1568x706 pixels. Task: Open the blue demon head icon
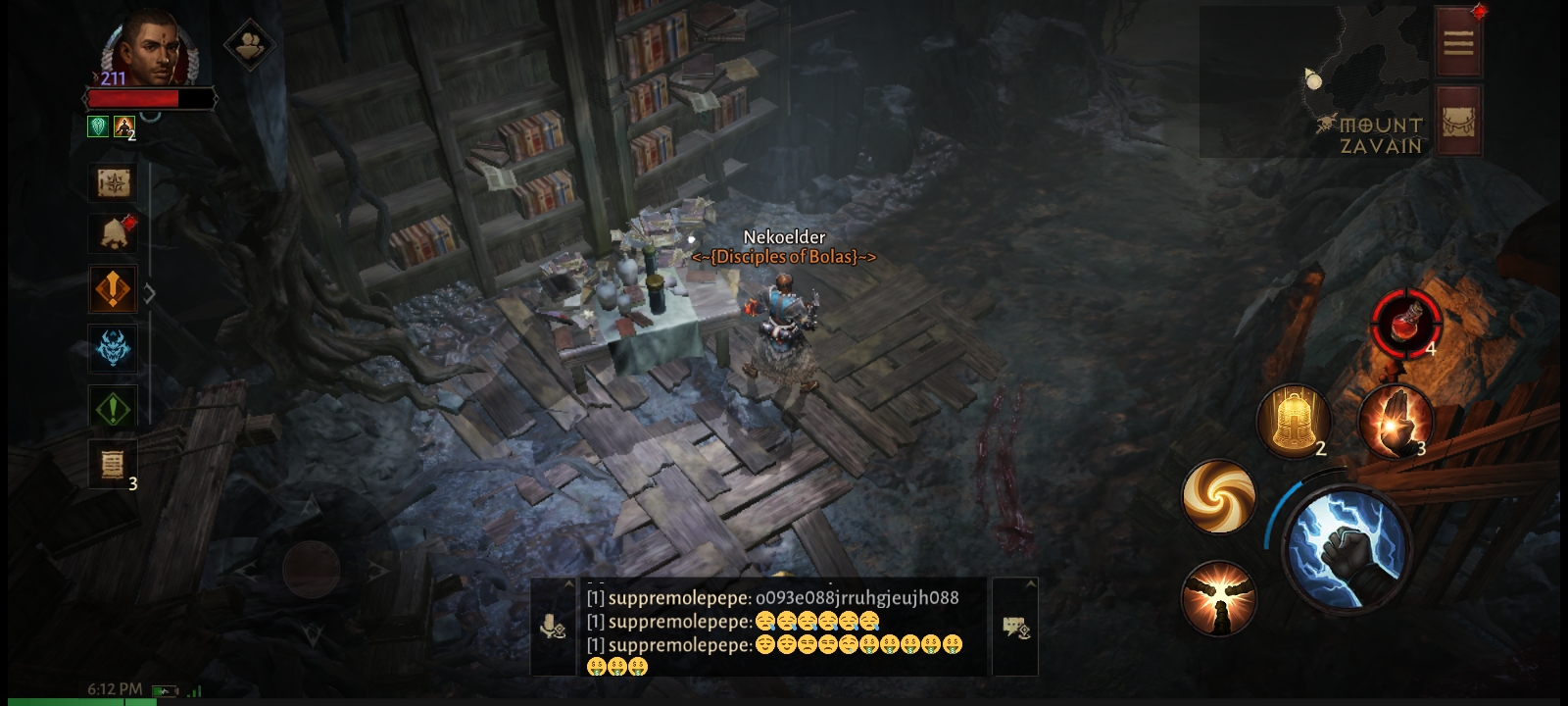click(114, 349)
